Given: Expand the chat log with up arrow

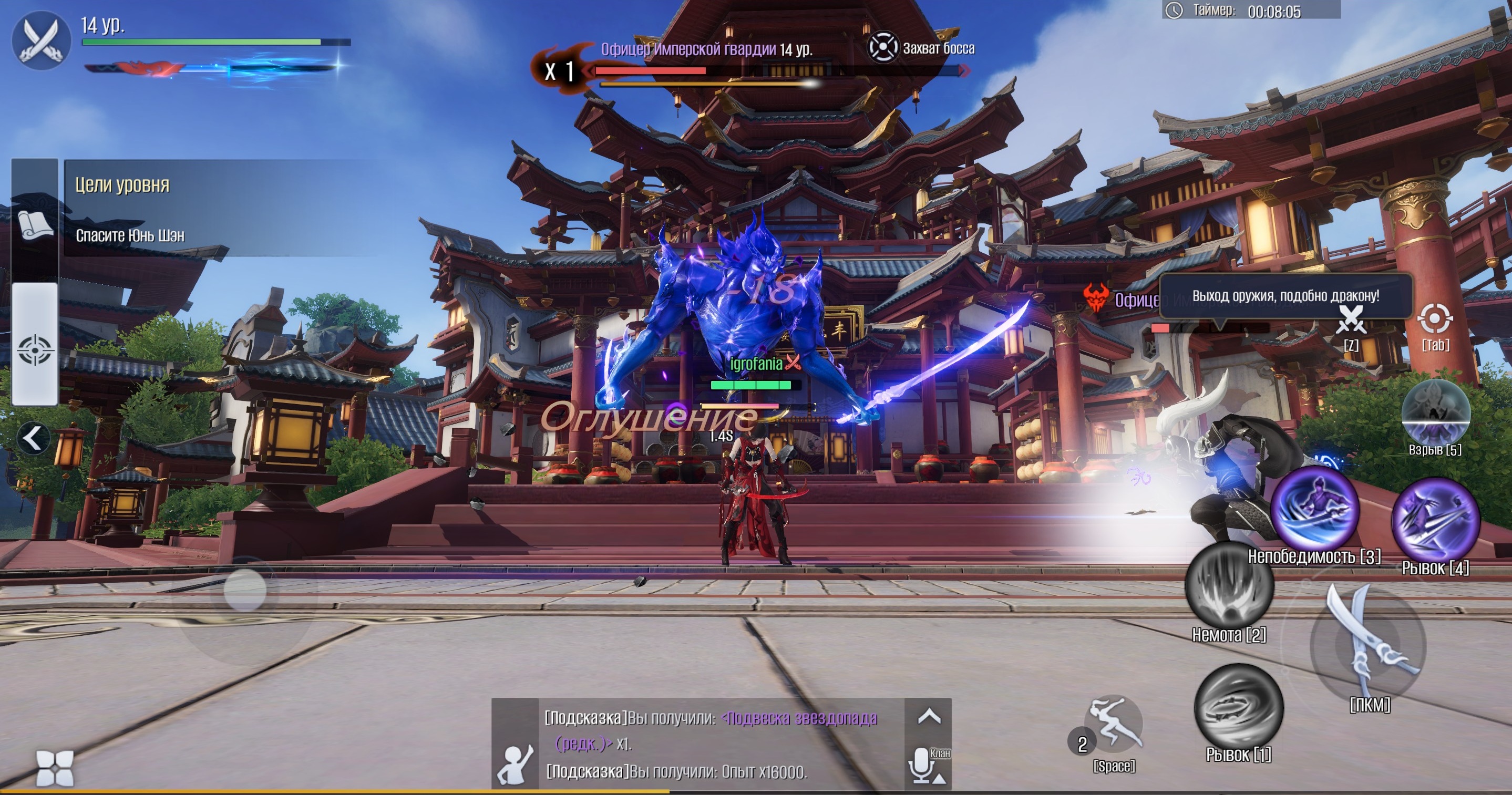Looking at the screenshot, I should point(929,716).
